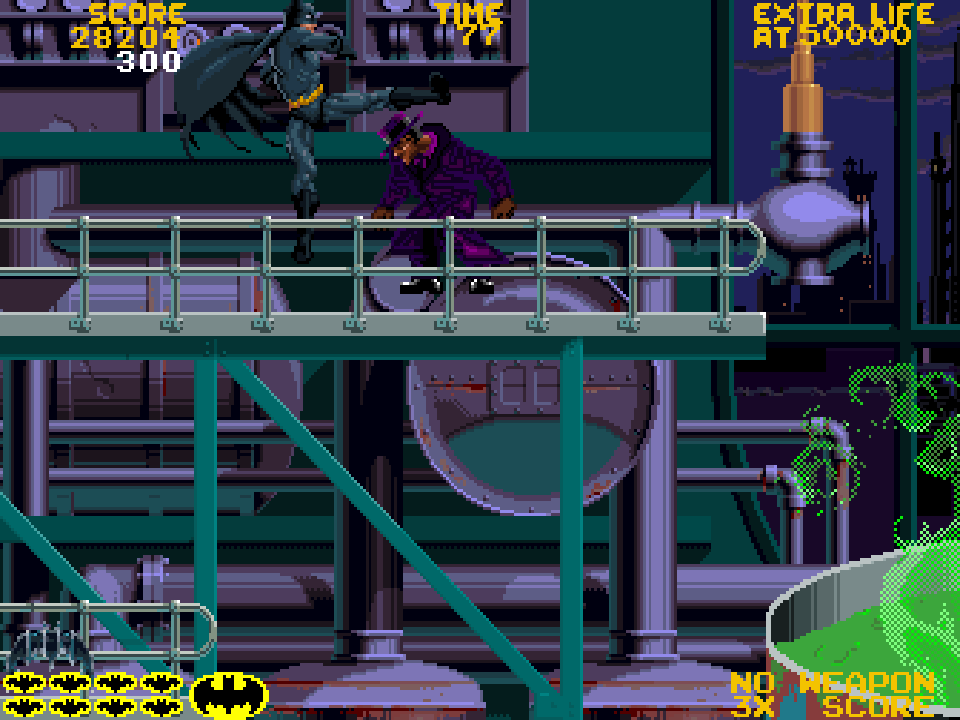Click the large yellow Batman emblem icon
The image size is (960, 720).
tap(229, 694)
